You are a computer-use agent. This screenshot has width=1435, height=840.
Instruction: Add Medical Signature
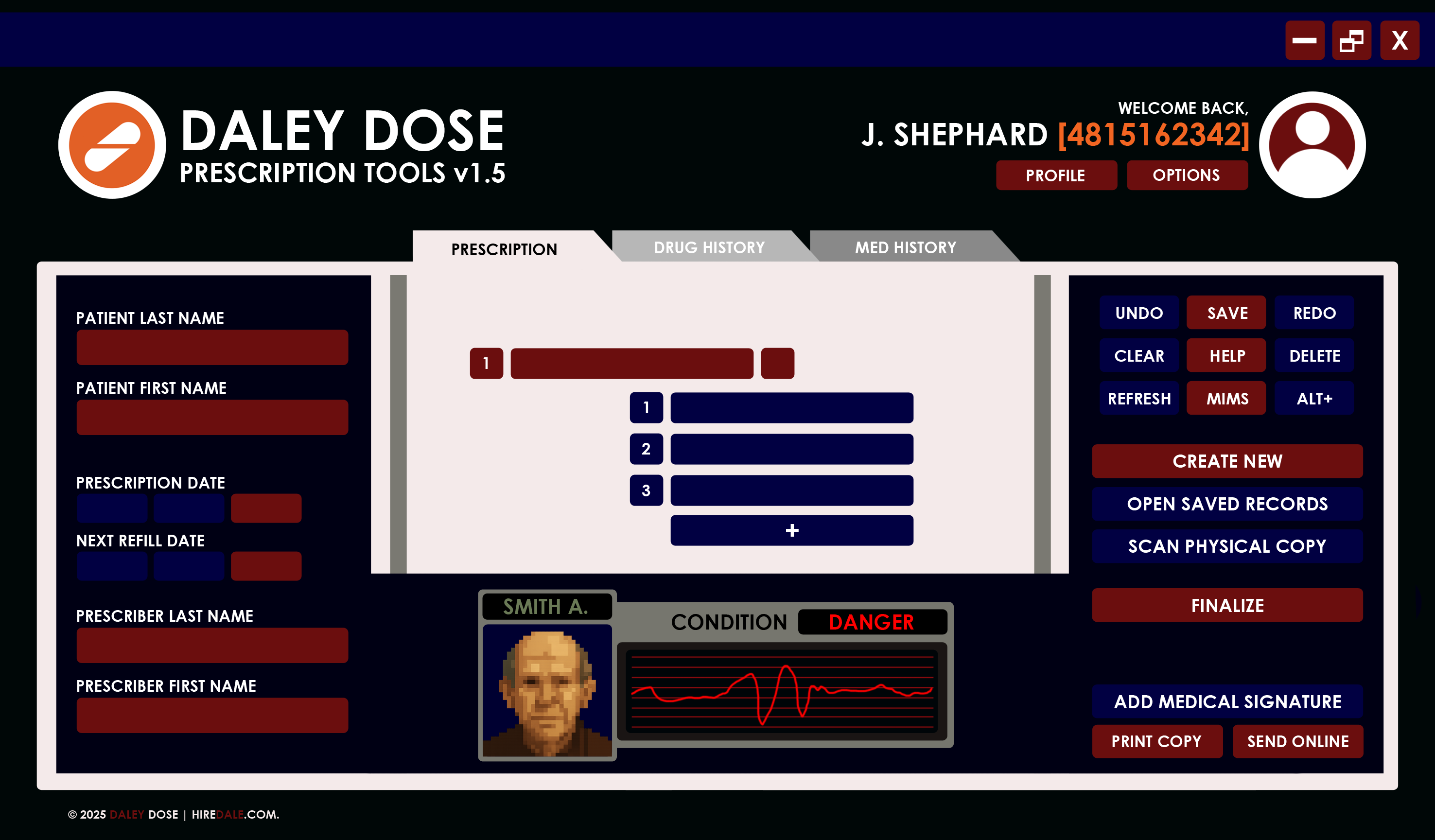(1227, 701)
